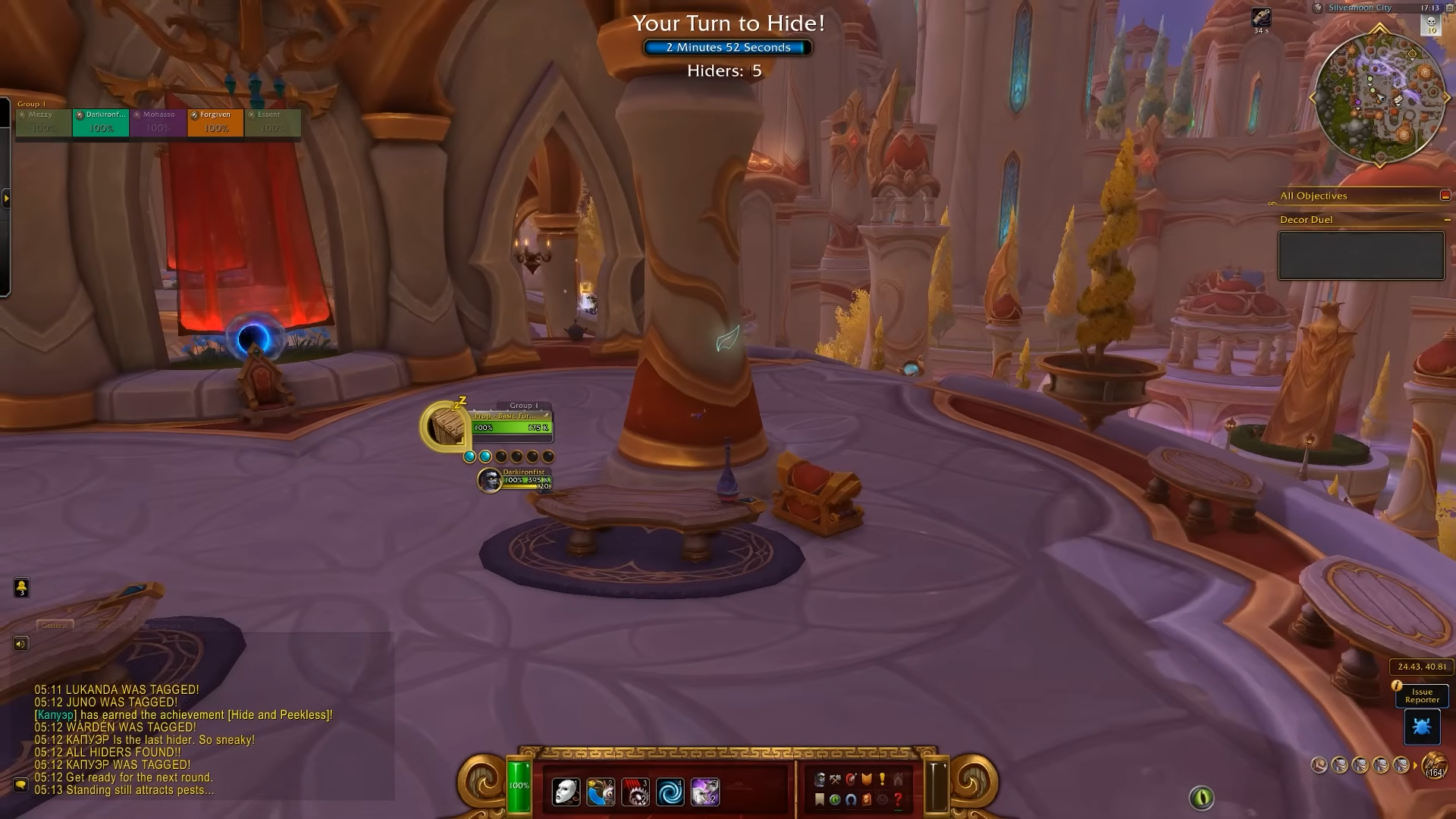
Task: Open the achievement link for Hide and Peekless
Action: (279, 714)
